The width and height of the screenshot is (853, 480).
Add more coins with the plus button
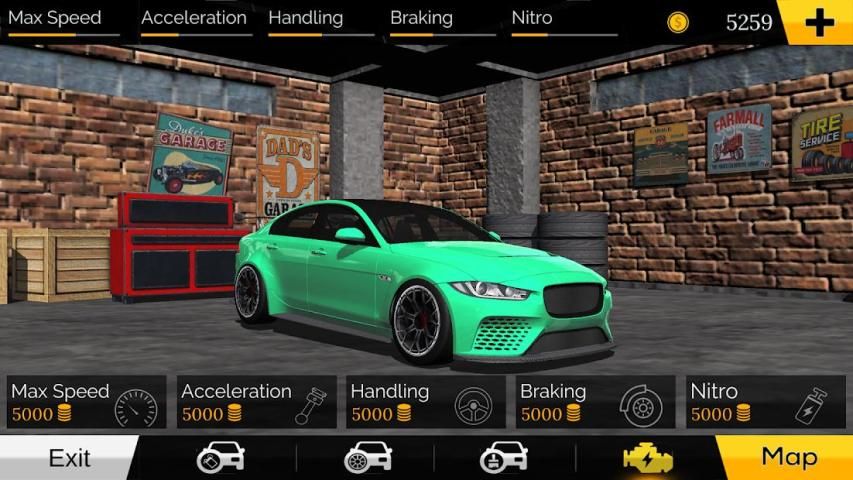818,22
